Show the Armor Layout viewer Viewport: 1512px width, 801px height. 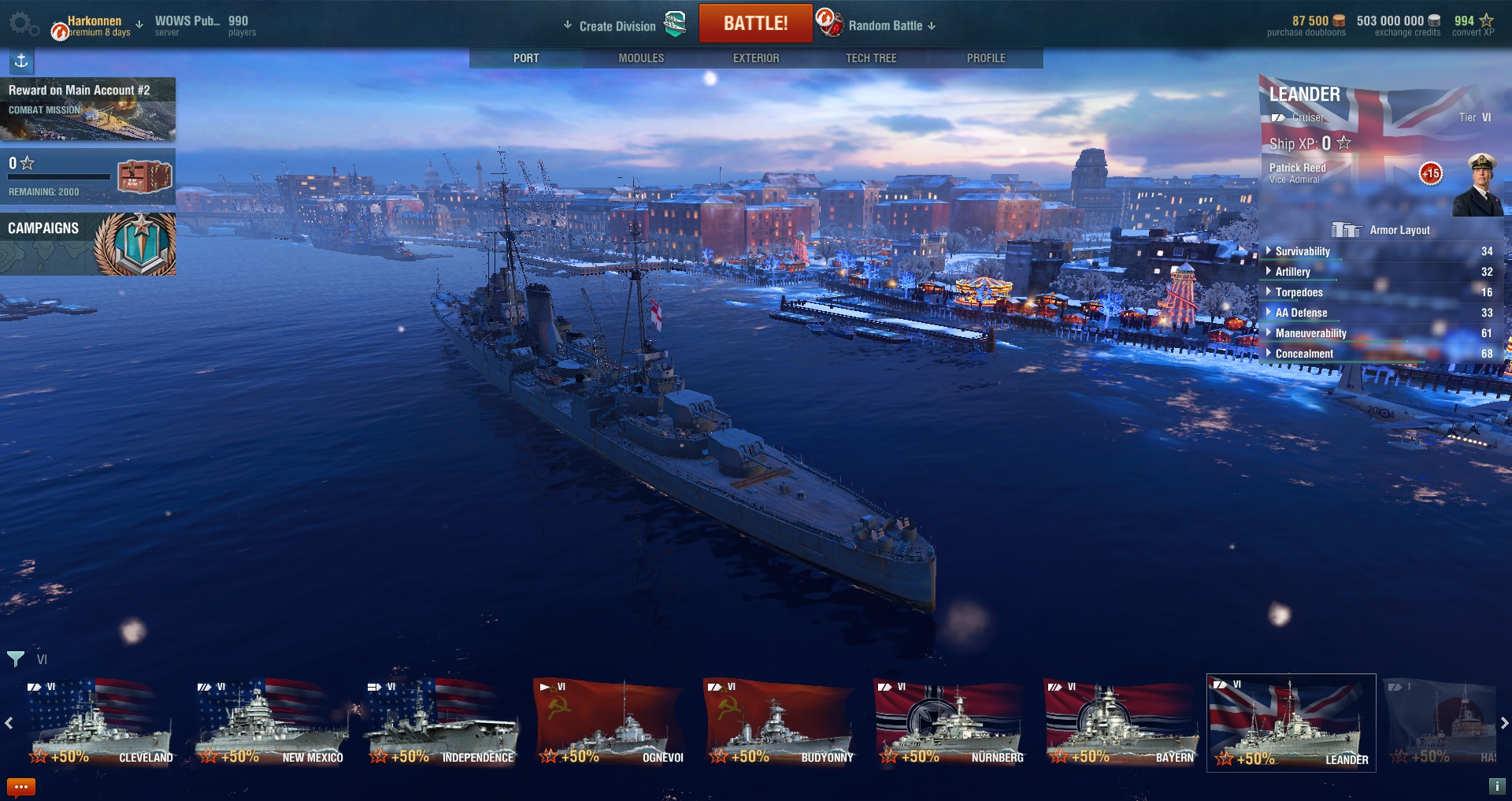(x=1380, y=230)
